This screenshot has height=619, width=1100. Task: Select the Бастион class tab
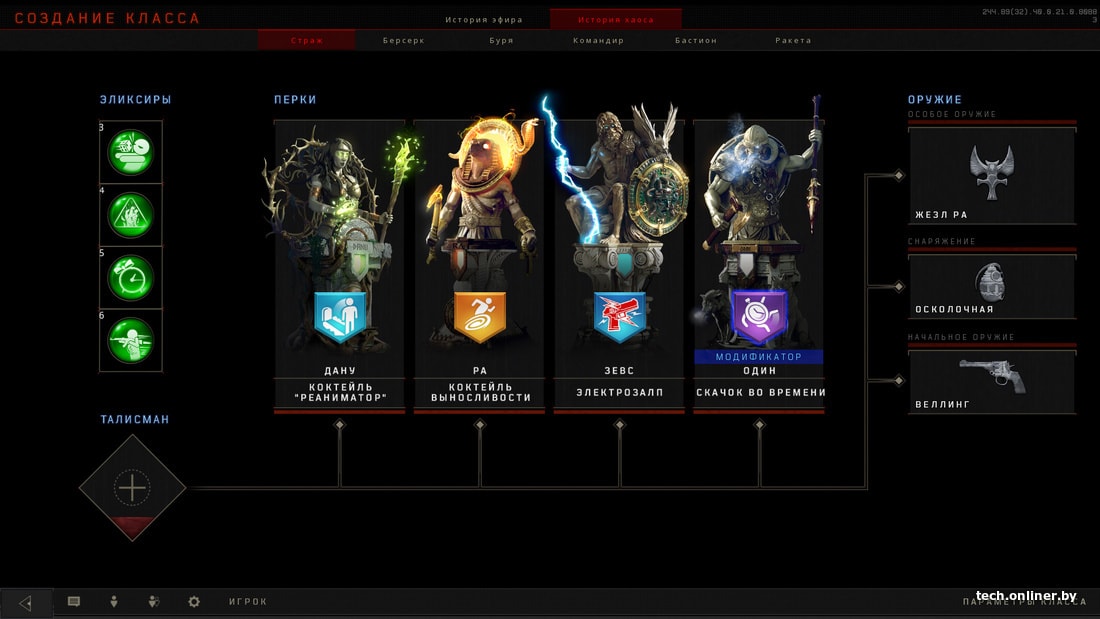tap(695, 40)
